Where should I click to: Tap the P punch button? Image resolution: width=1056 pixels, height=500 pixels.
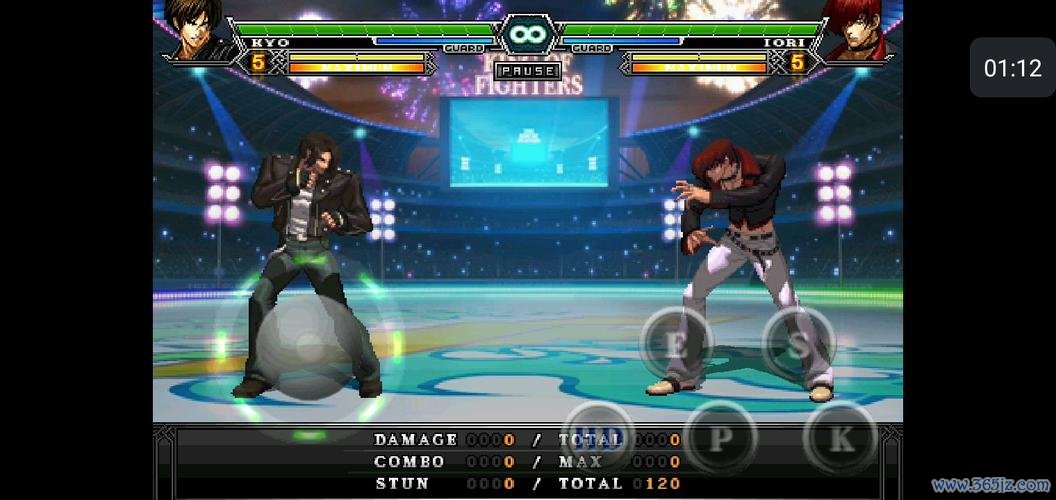721,438
